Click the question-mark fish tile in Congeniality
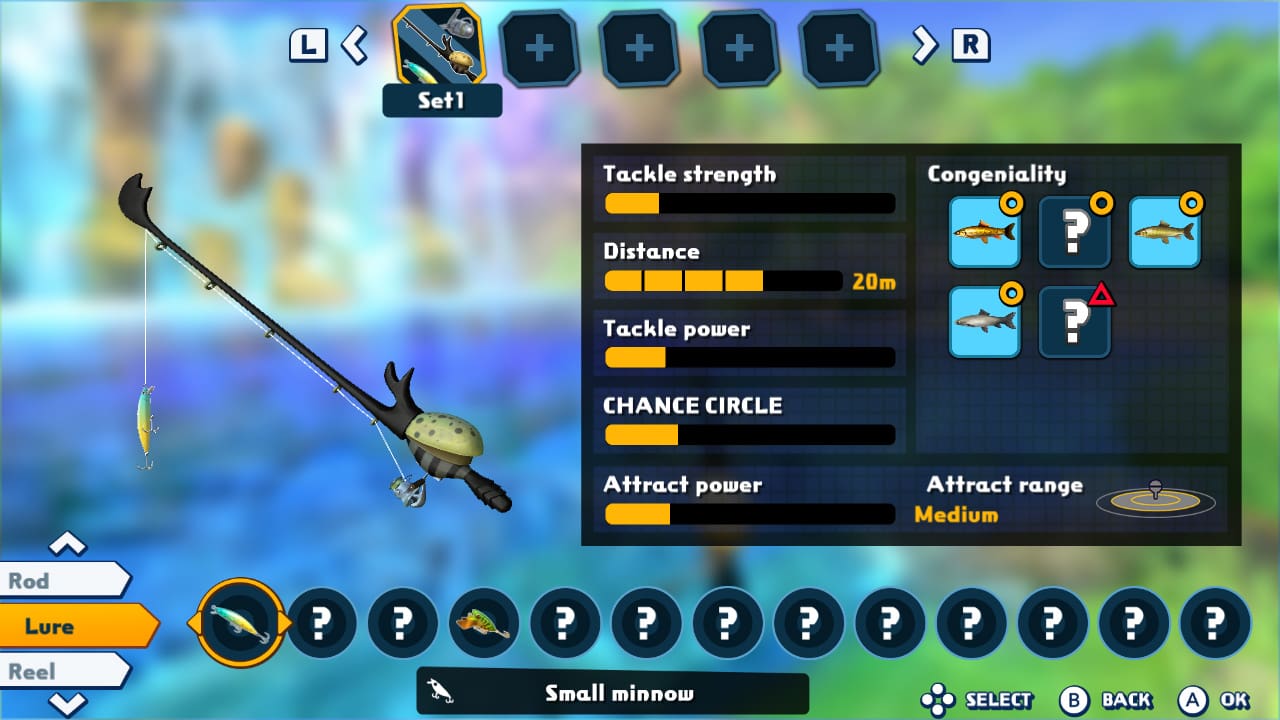This screenshot has height=720, width=1280. pyautogui.click(x=1075, y=231)
